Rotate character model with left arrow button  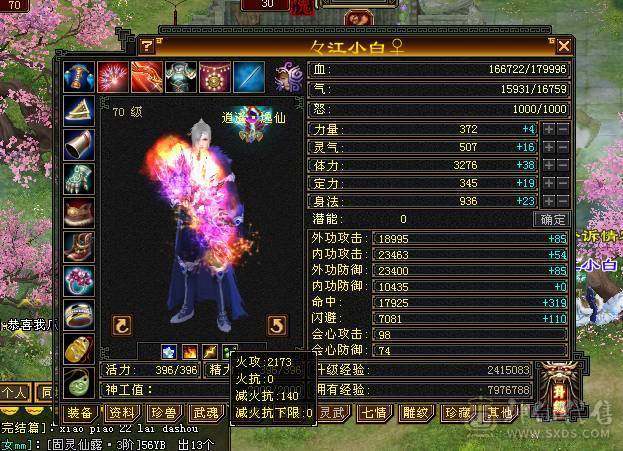(x=122, y=325)
